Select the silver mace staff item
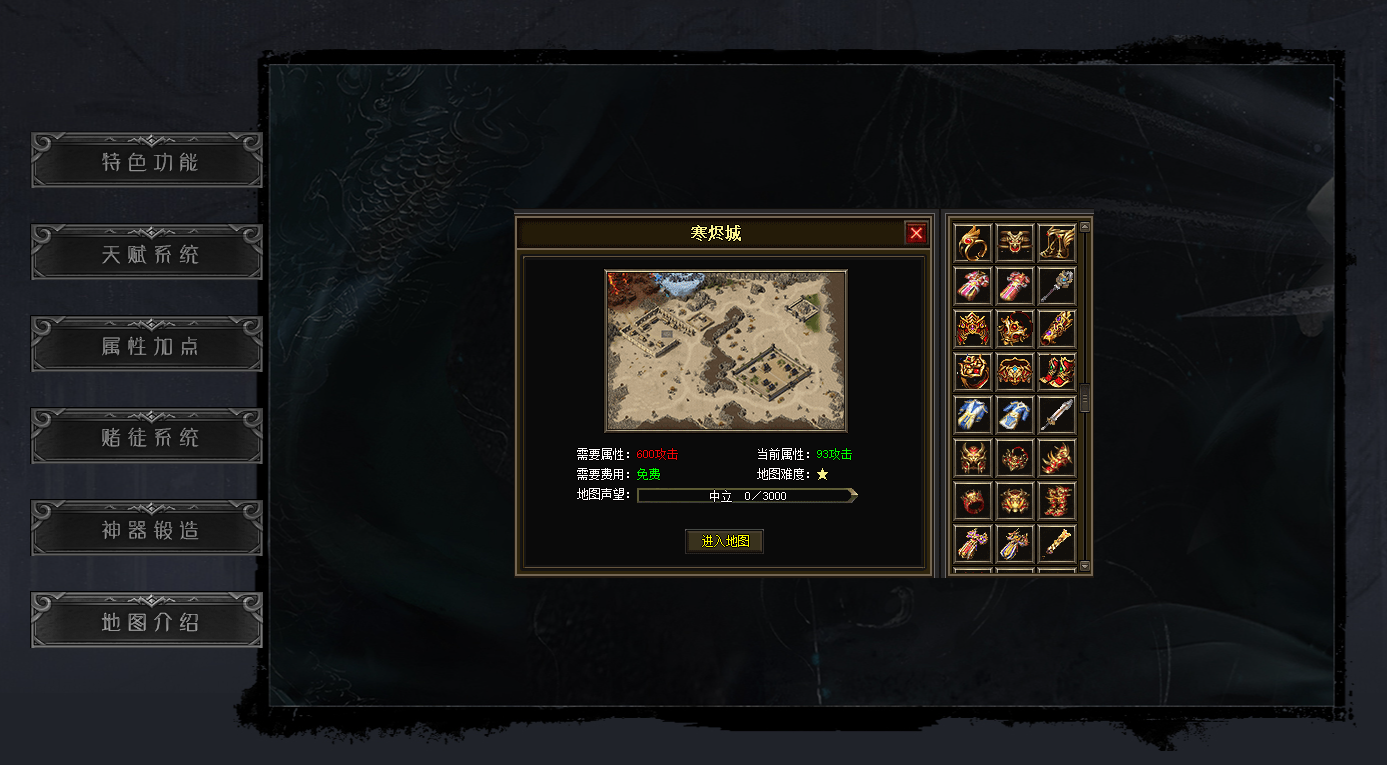 point(1057,285)
